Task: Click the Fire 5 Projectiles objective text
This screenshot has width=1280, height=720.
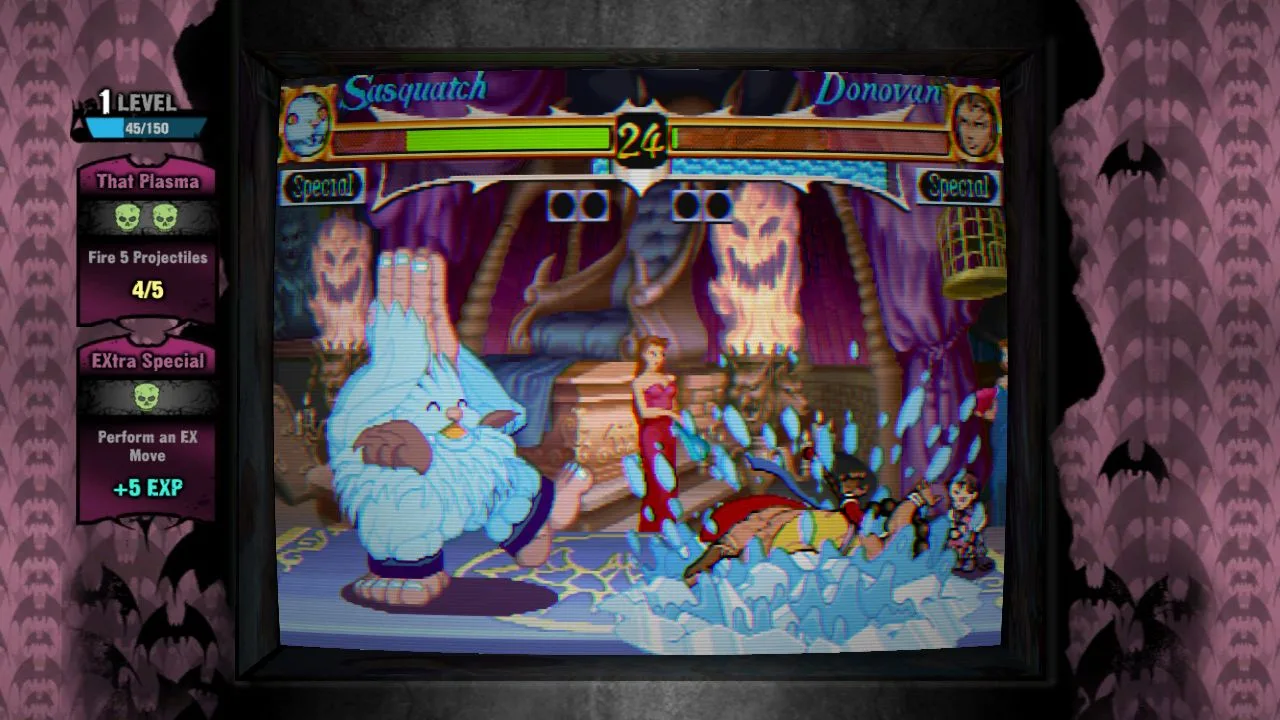Action: tap(147, 257)
